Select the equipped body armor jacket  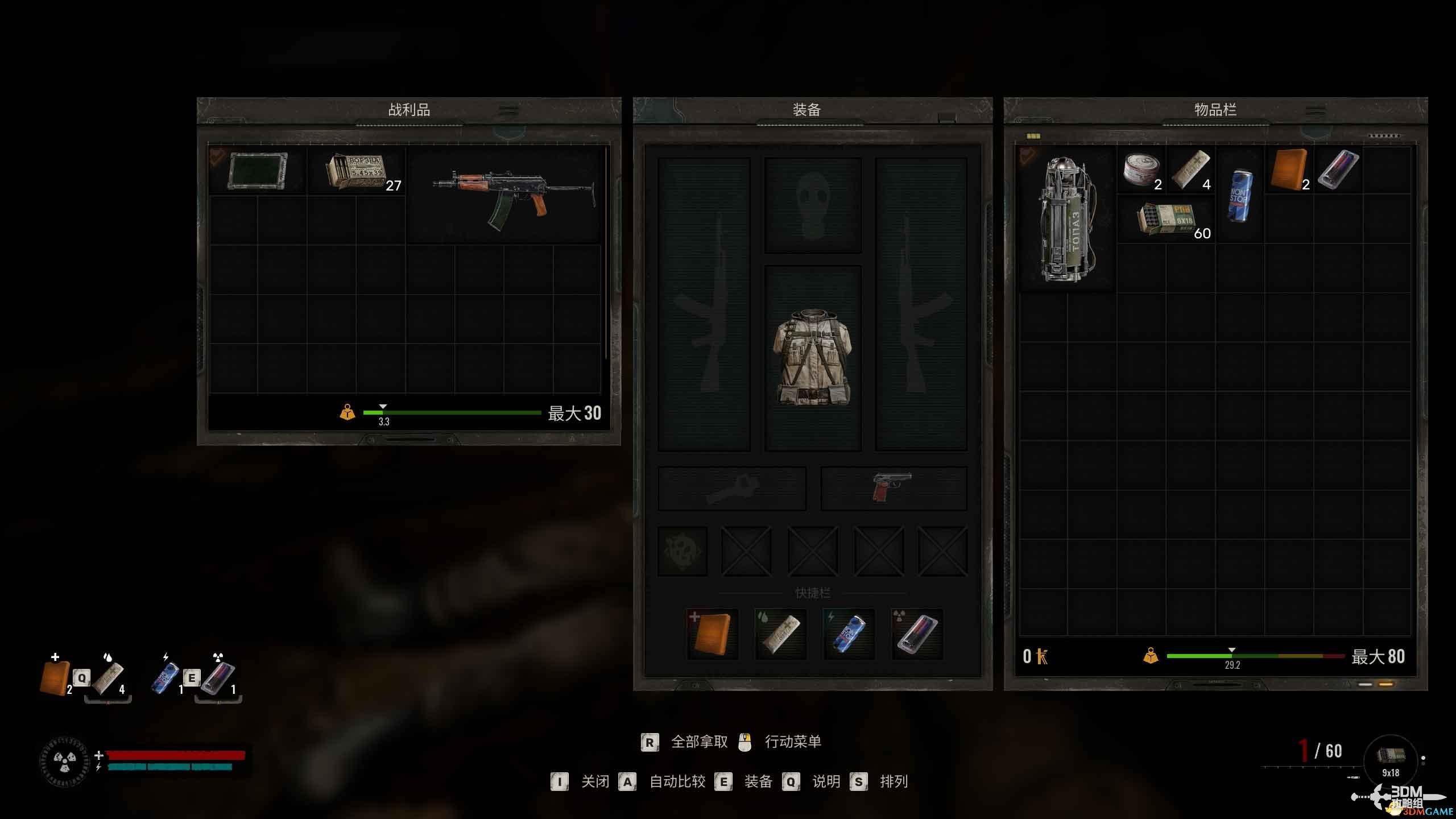[x=813, y=357]
